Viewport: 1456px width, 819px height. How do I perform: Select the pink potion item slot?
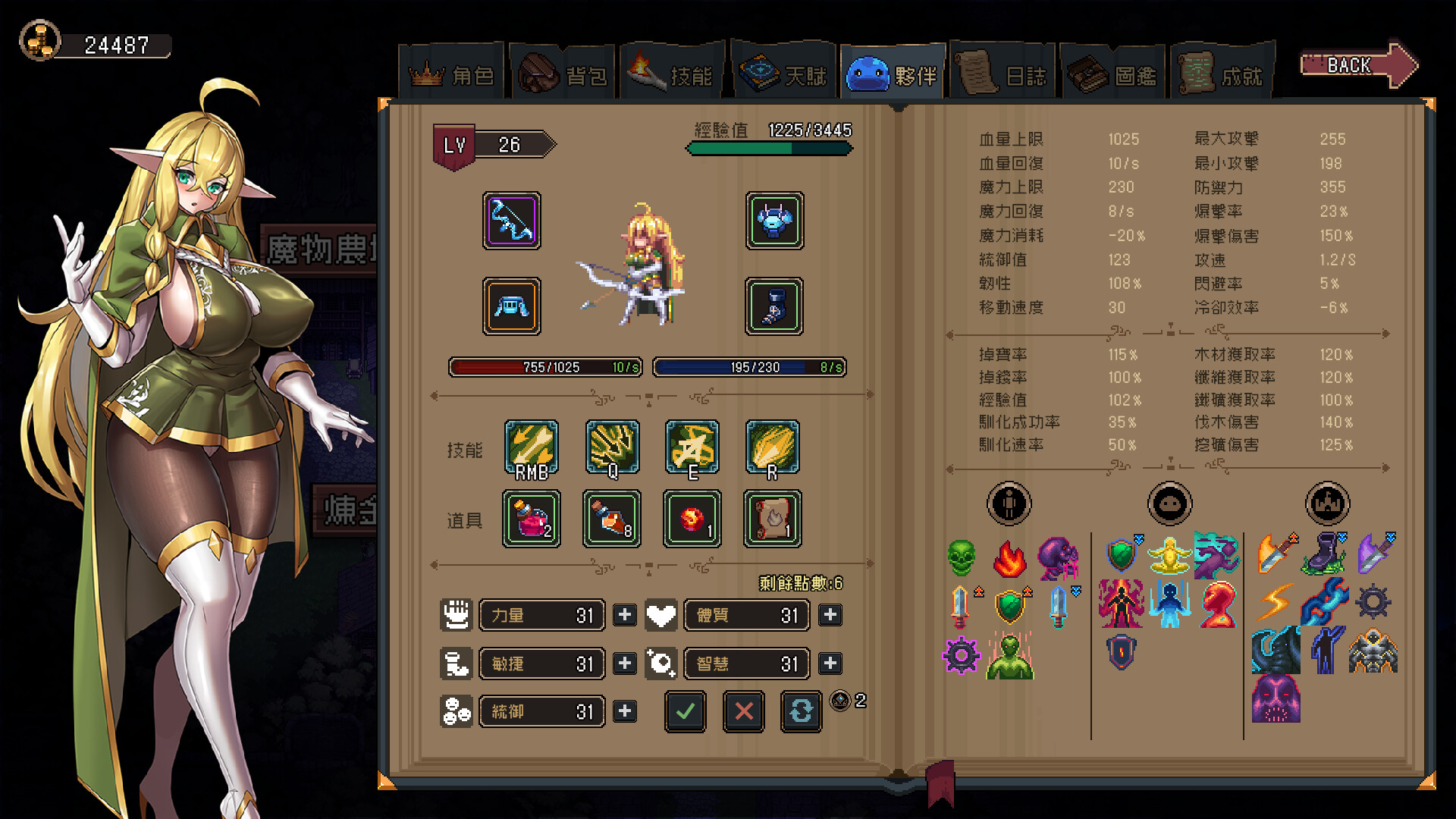pyautogui.click(x=532, y=519)
